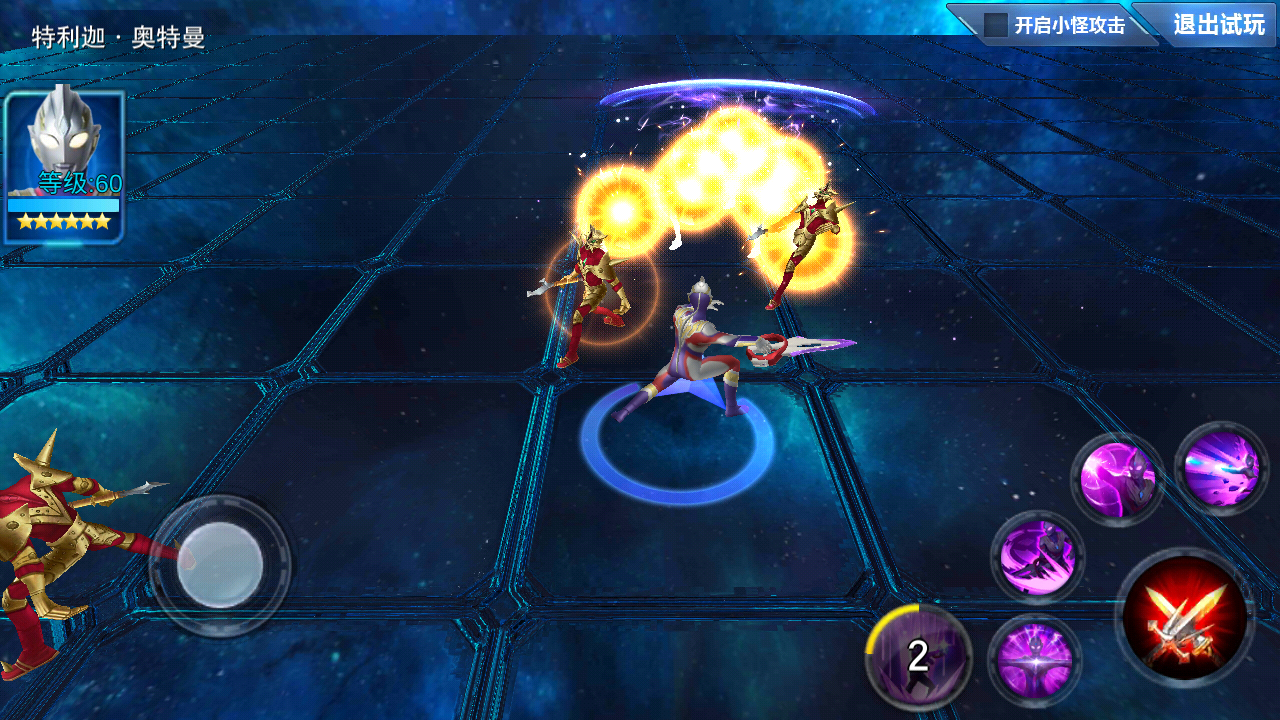Activate the purple arms-spread burst skill
The image size is (1280, 720).
[x=1034, y=660]
